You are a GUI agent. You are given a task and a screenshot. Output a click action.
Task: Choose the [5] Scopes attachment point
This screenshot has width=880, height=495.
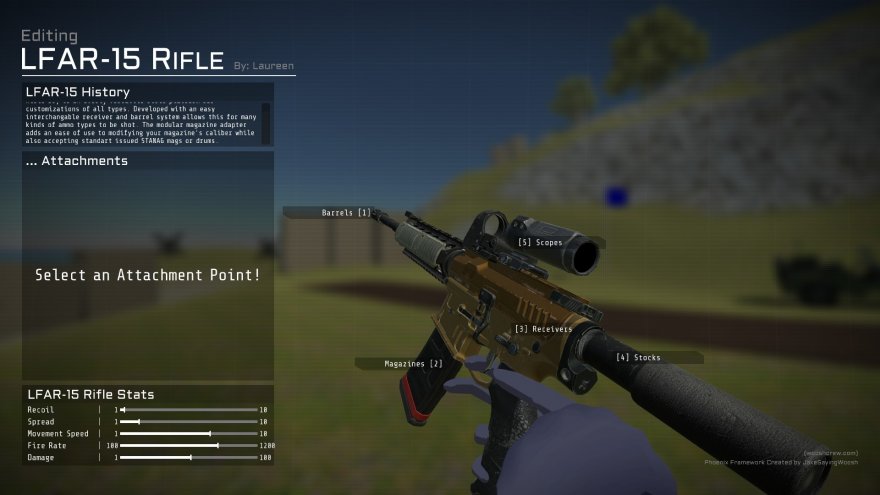click(x=540, y=242)
